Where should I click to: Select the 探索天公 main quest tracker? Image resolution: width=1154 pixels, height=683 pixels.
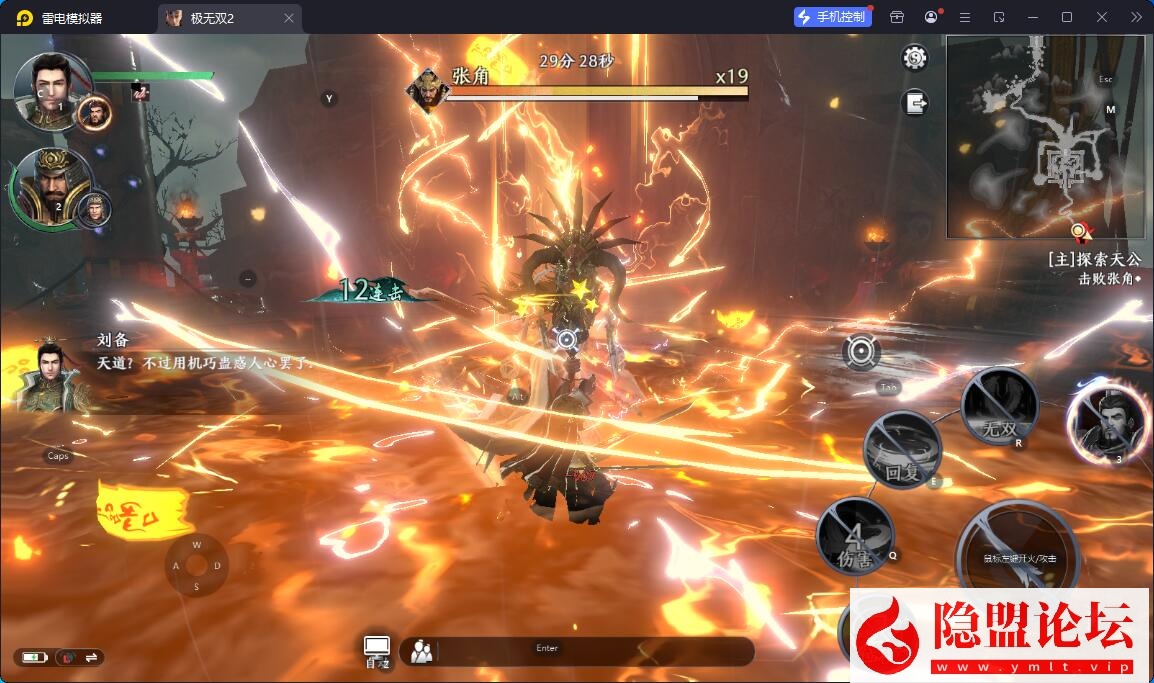click(1092, 259)
